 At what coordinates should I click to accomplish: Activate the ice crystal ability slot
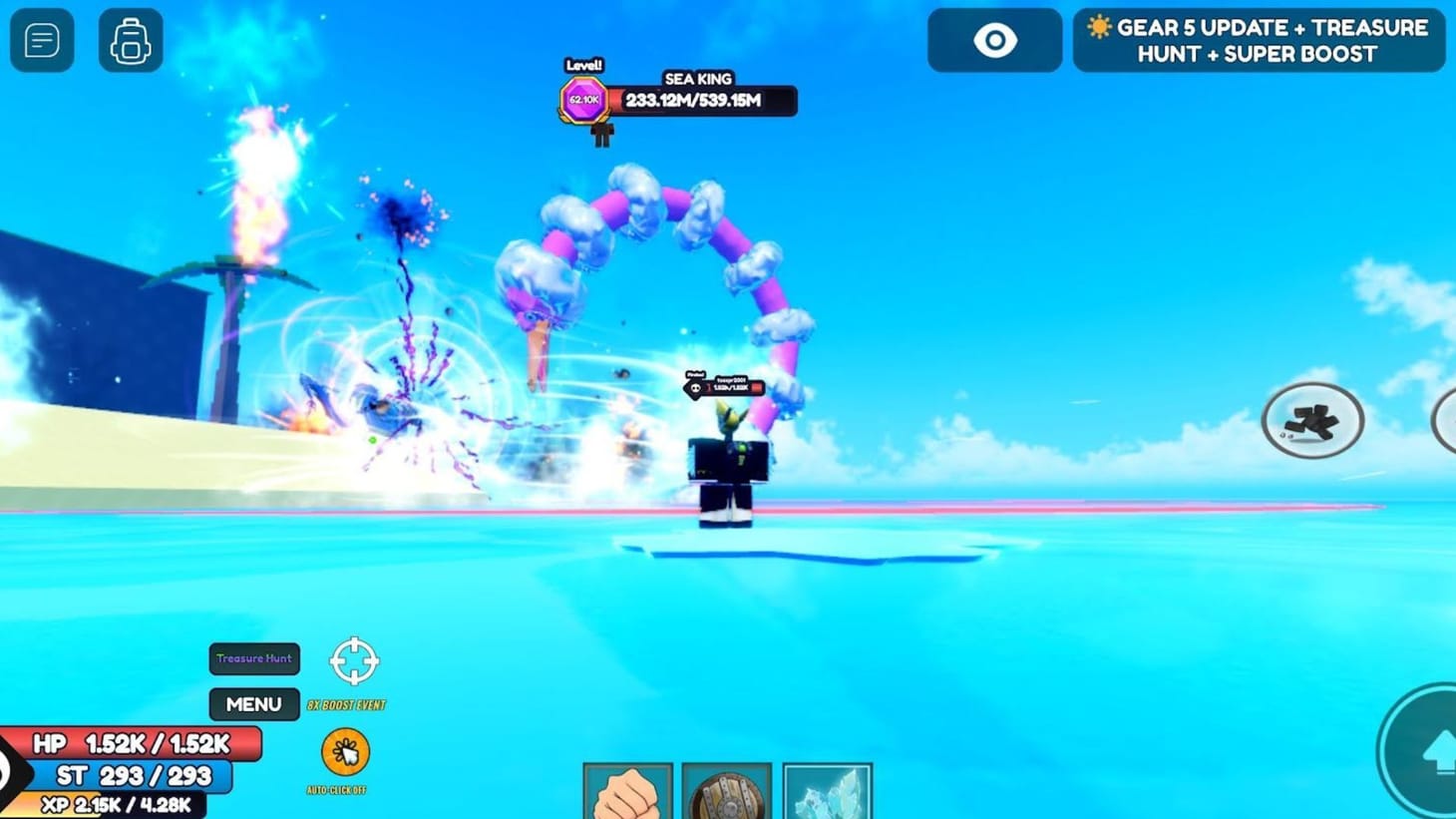pos(829,791)
